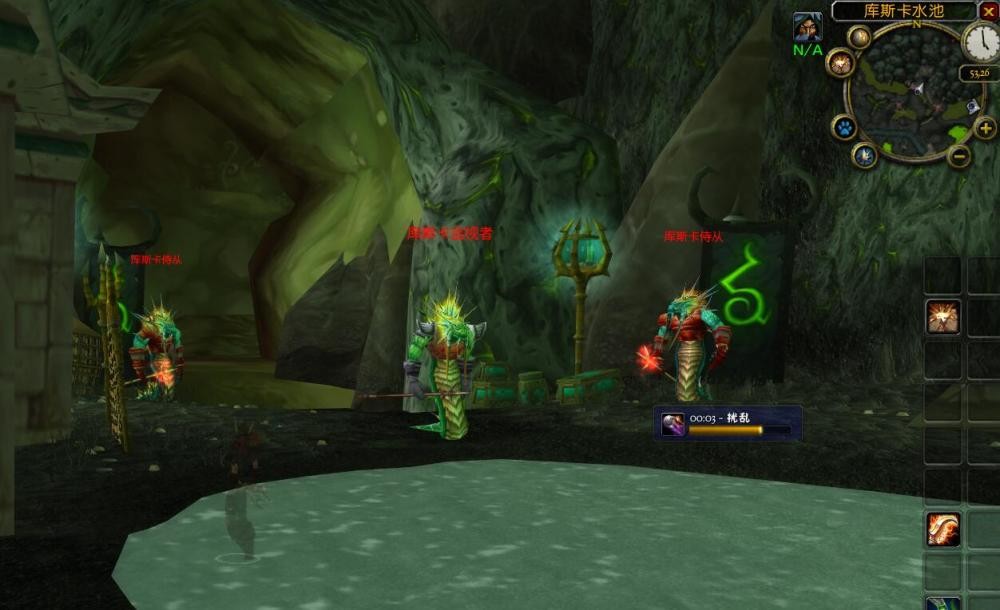Click the clock icon beside the minimap

click(x=980, y=42)
